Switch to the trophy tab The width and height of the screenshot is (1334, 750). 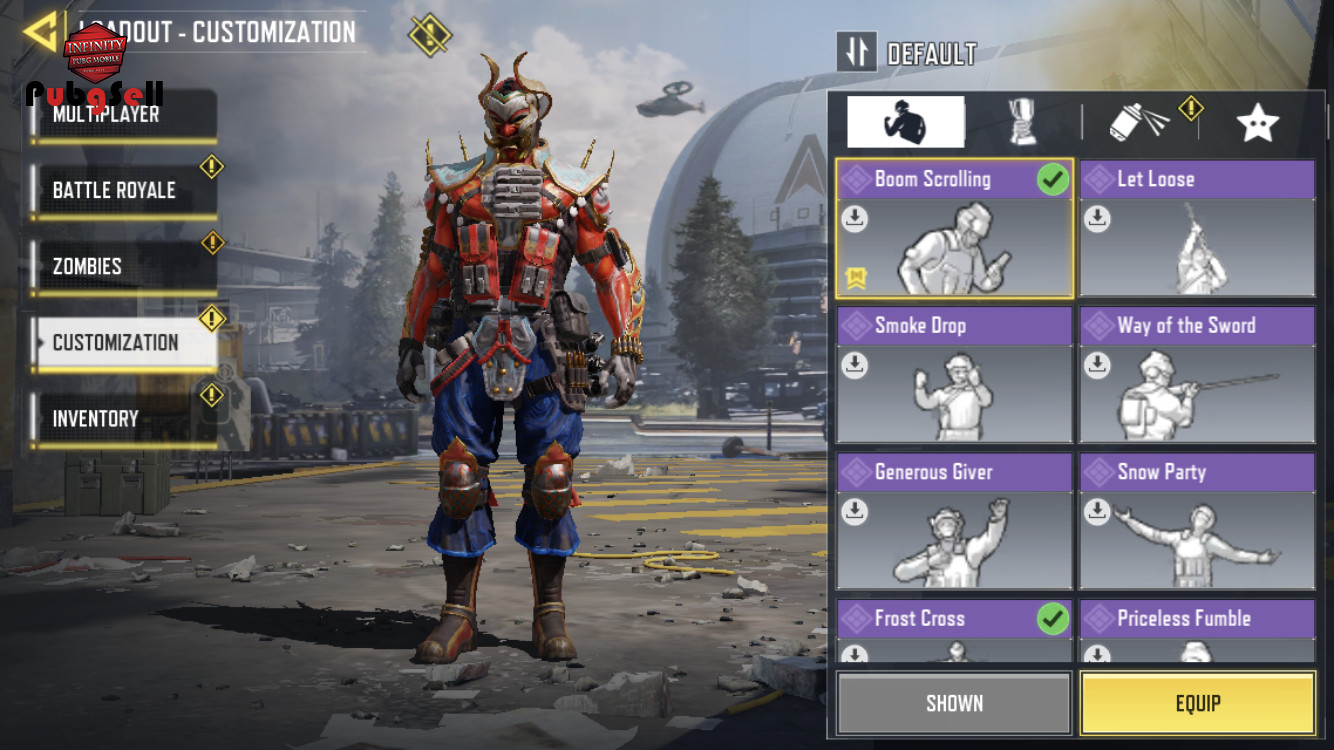(x=1022, y=122)
